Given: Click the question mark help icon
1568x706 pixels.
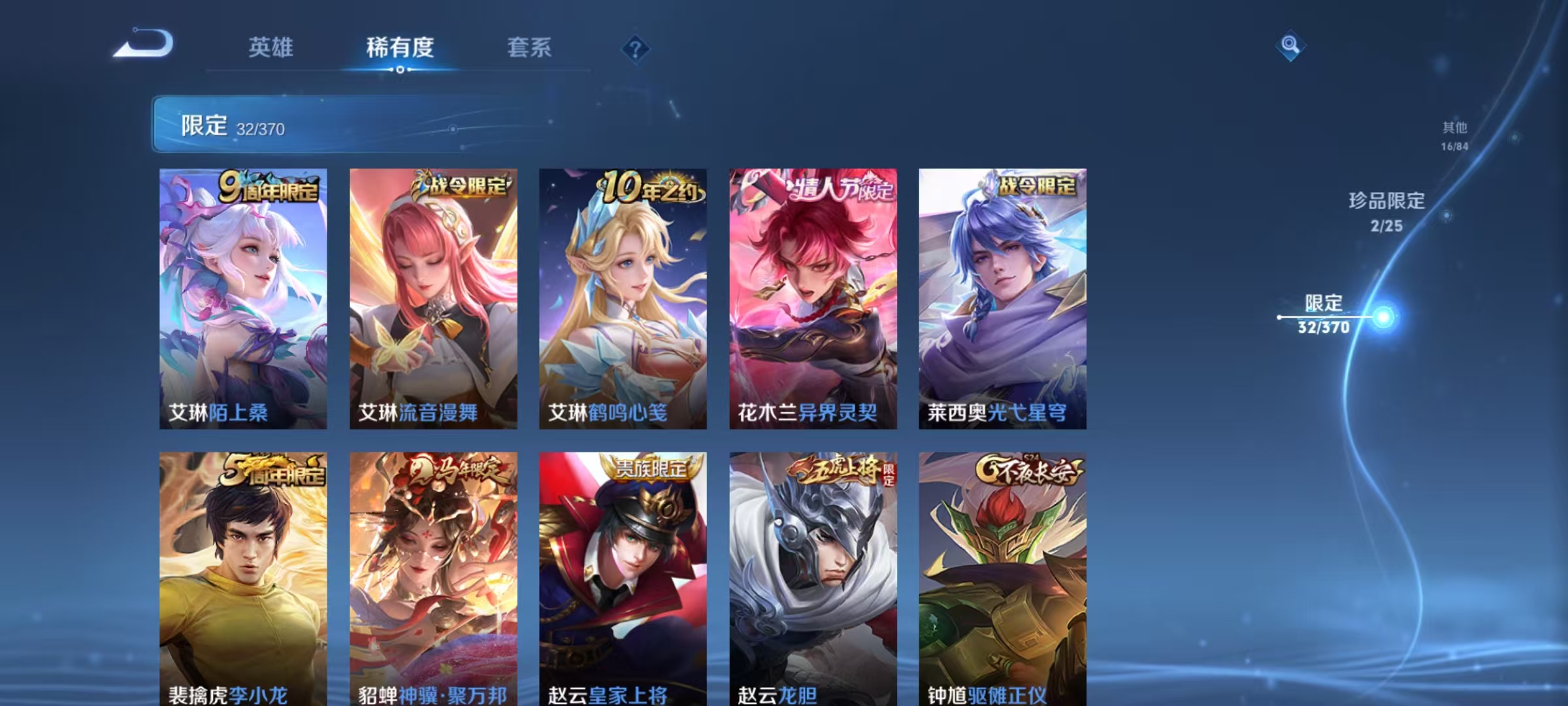Looking at the screenshot, I should (x=636, y=47).
